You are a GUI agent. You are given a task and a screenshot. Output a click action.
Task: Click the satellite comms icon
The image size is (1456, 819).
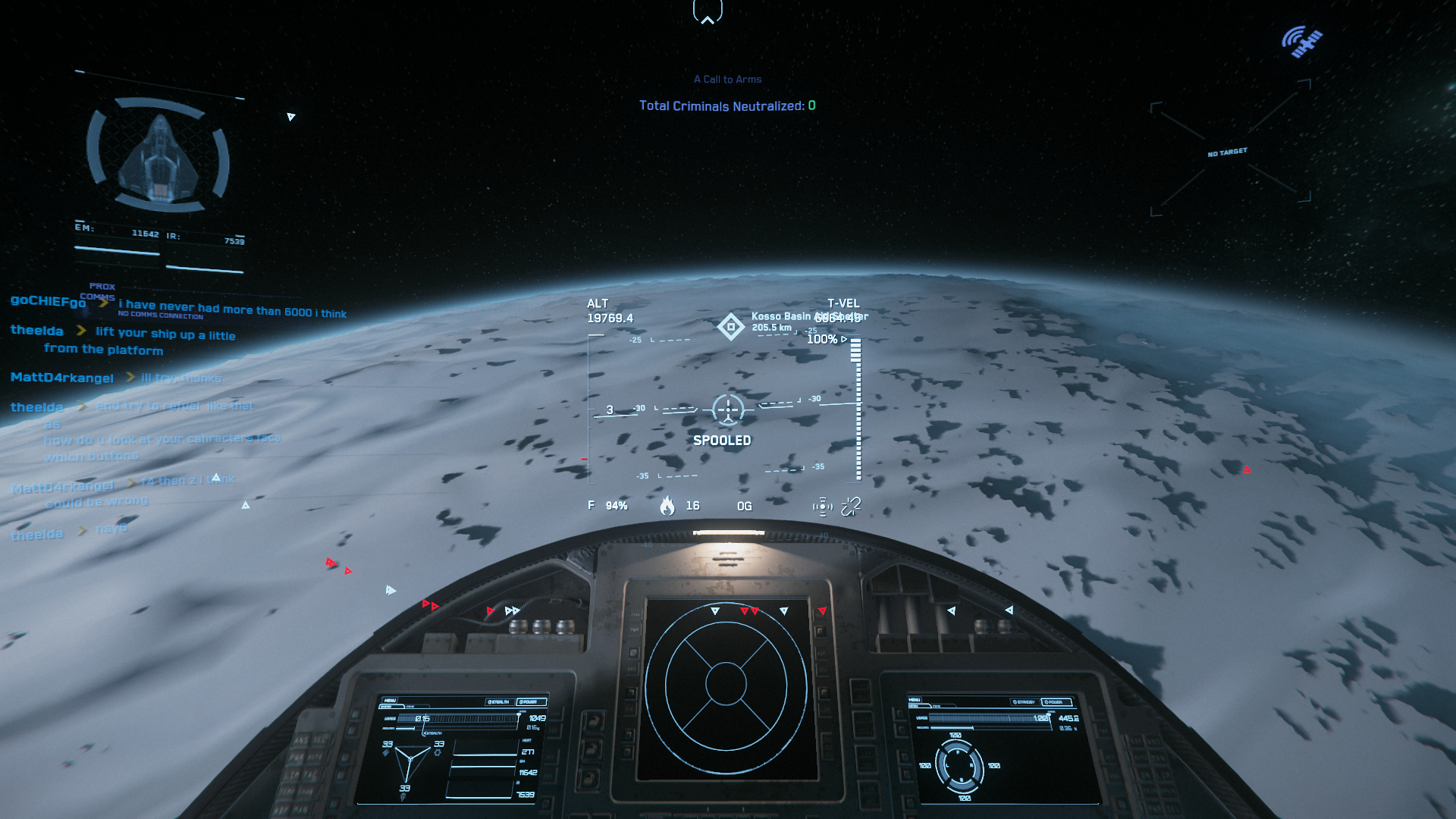click(x=1302, y=42)
